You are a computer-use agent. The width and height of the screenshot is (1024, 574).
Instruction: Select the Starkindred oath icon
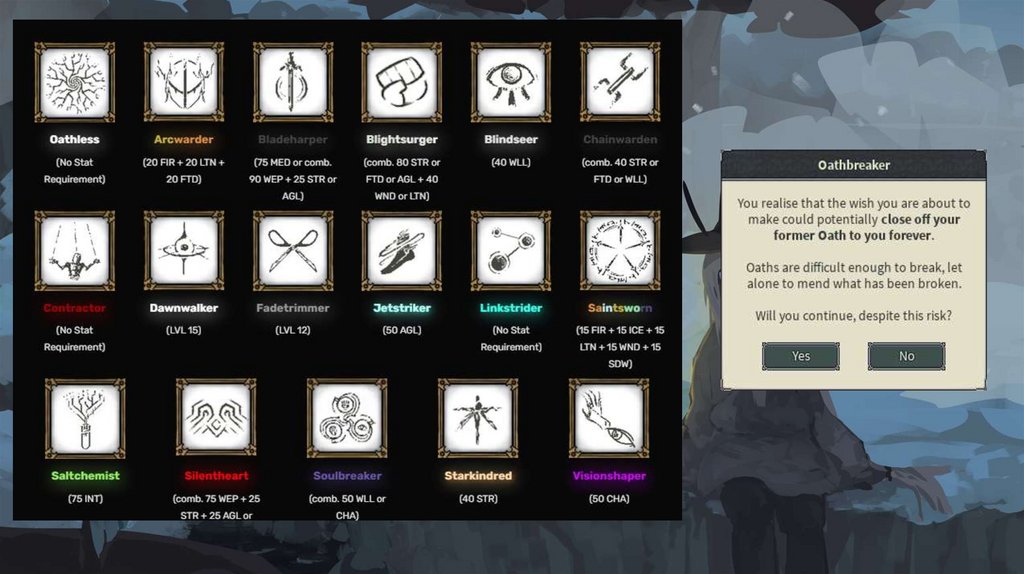[x=478, y=418]
